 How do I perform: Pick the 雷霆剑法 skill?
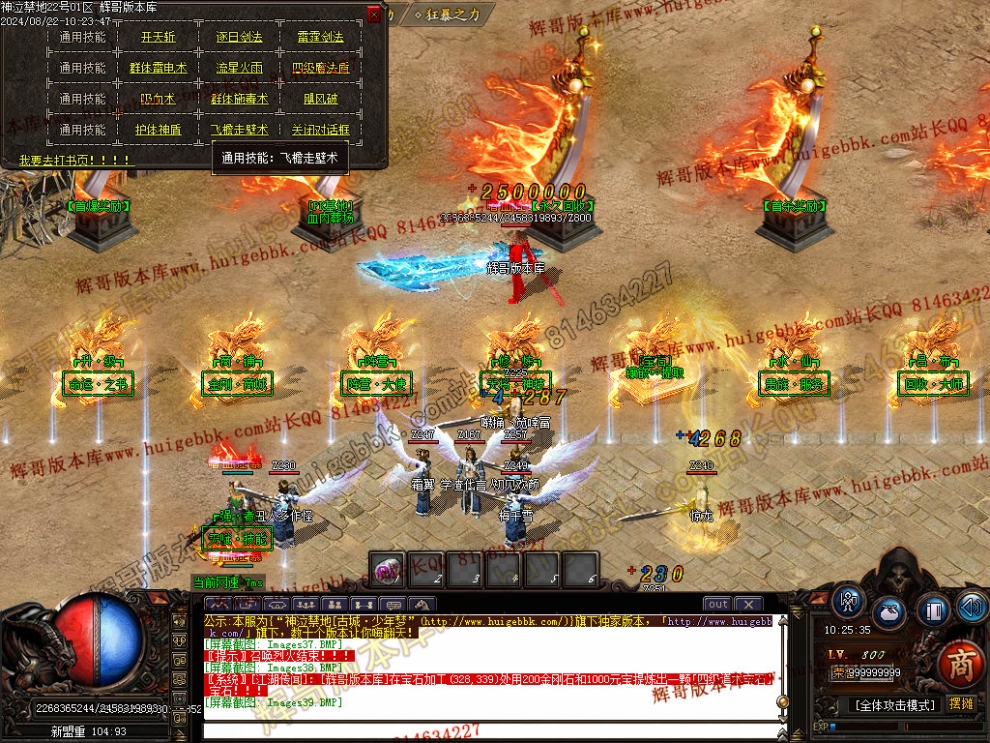coord(321,38)
